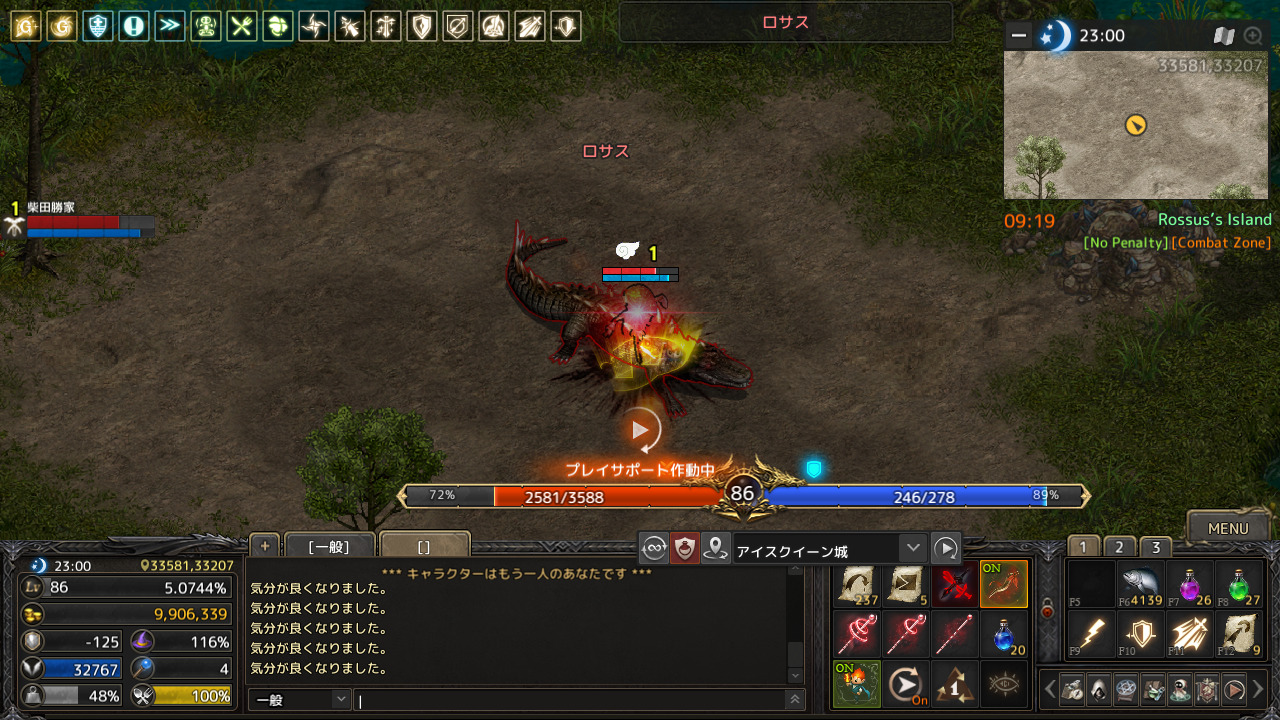Add a chat tab with plus button

(265, 545)
